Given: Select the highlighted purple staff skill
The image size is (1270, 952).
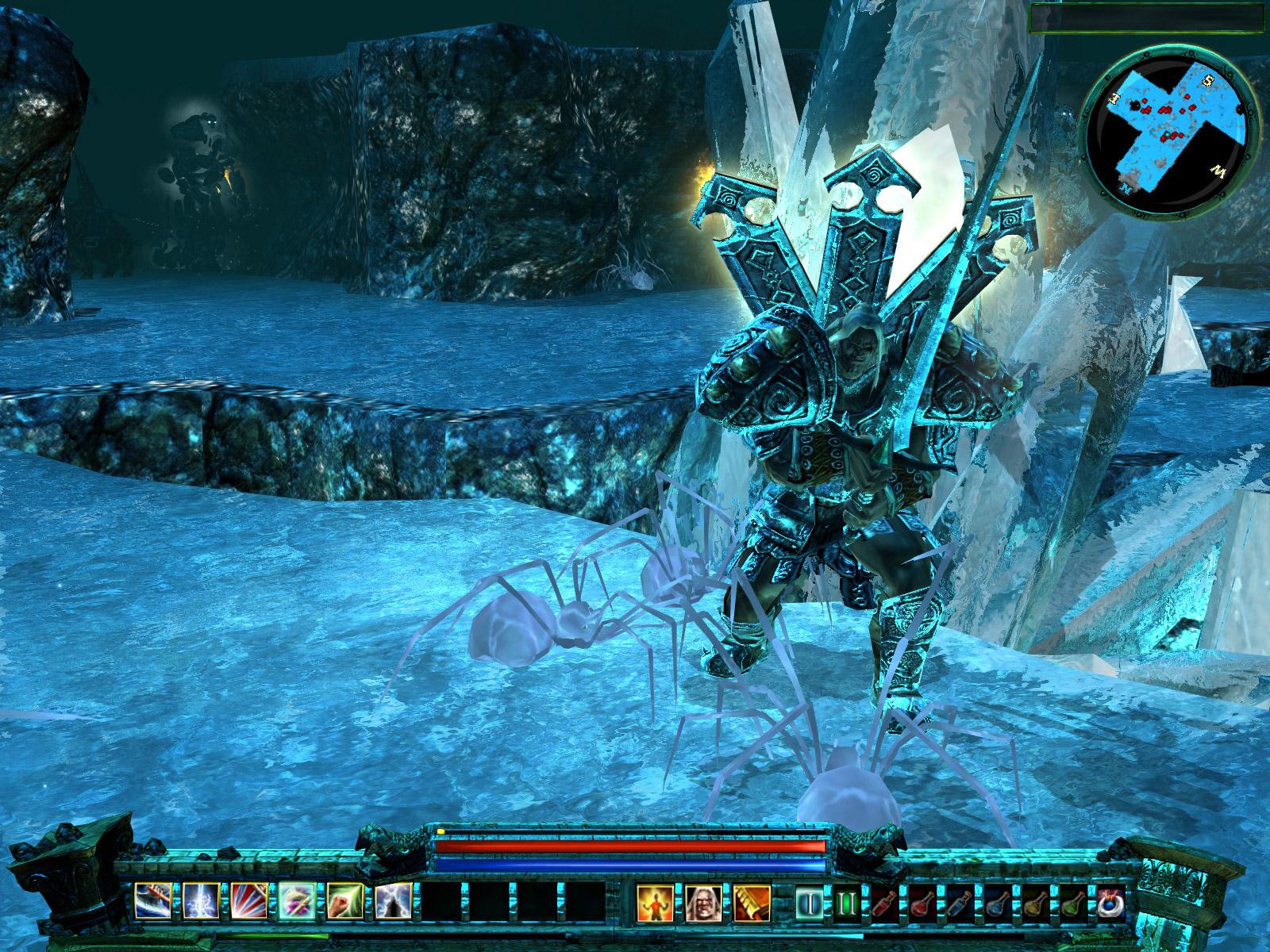Looking at the screenshot, I should pyautogui.click(x=298, y=902).
